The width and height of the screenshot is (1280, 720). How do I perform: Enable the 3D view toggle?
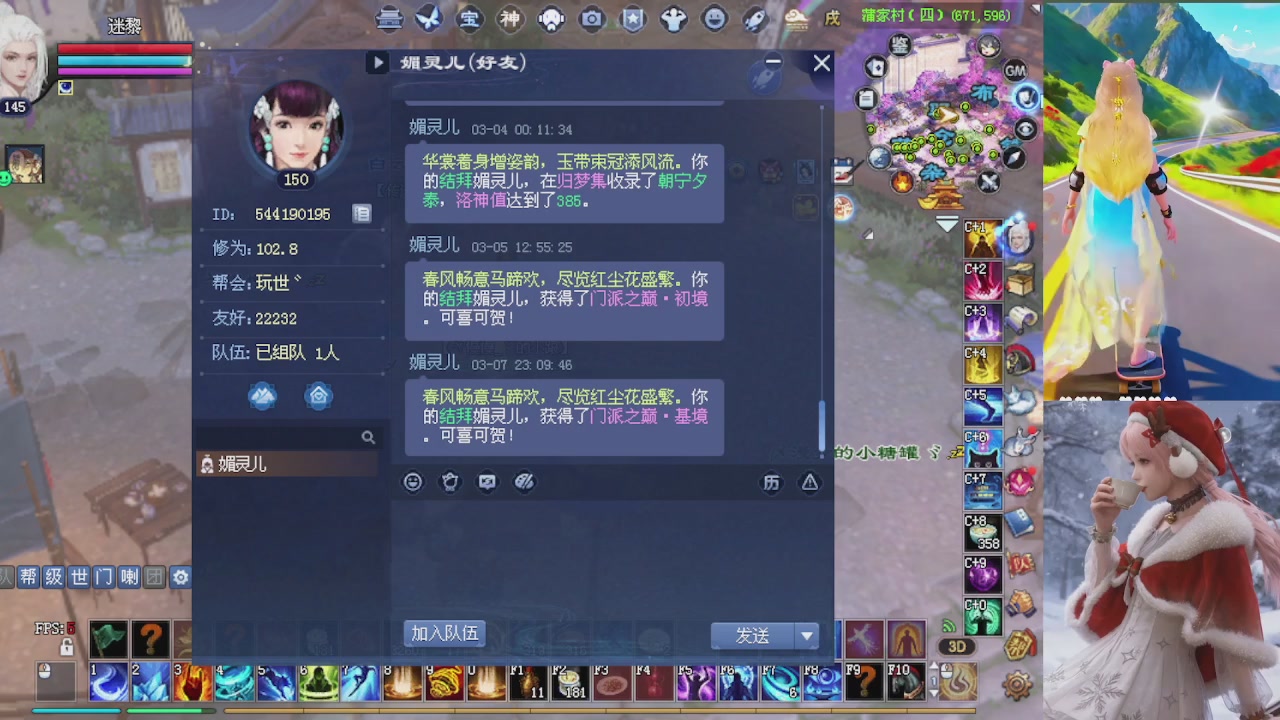pos(957,647)
